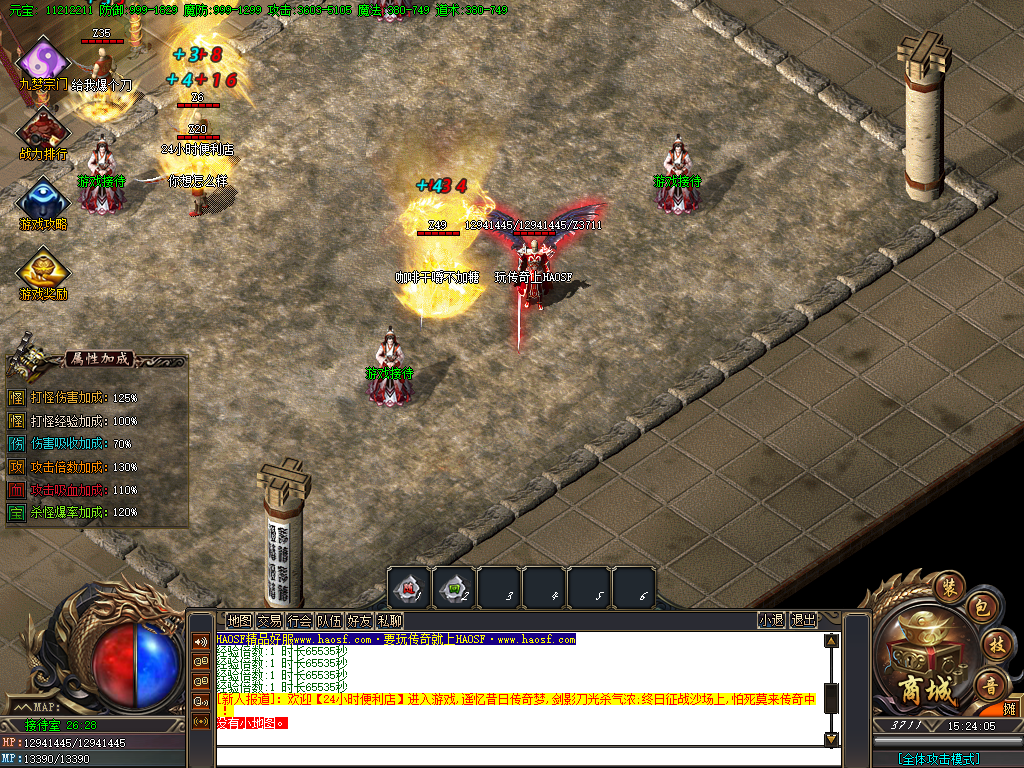Open the 九梦宗门 yin-yang icon
This screenshot has width=1024, height=768.
[x=43, y=60]
